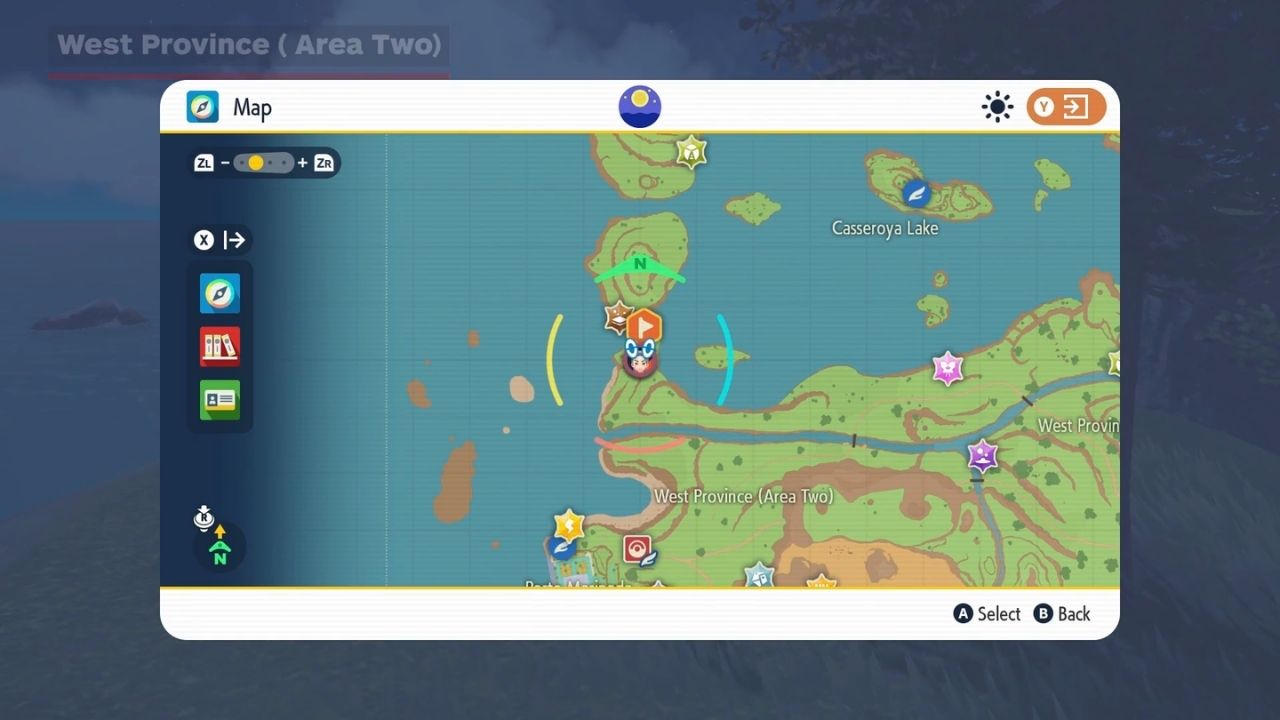Image resolution: width=1280 pixels, height=720 pixels.
Task: Select the brown star-shaped map marker
Action: [618, 318]
